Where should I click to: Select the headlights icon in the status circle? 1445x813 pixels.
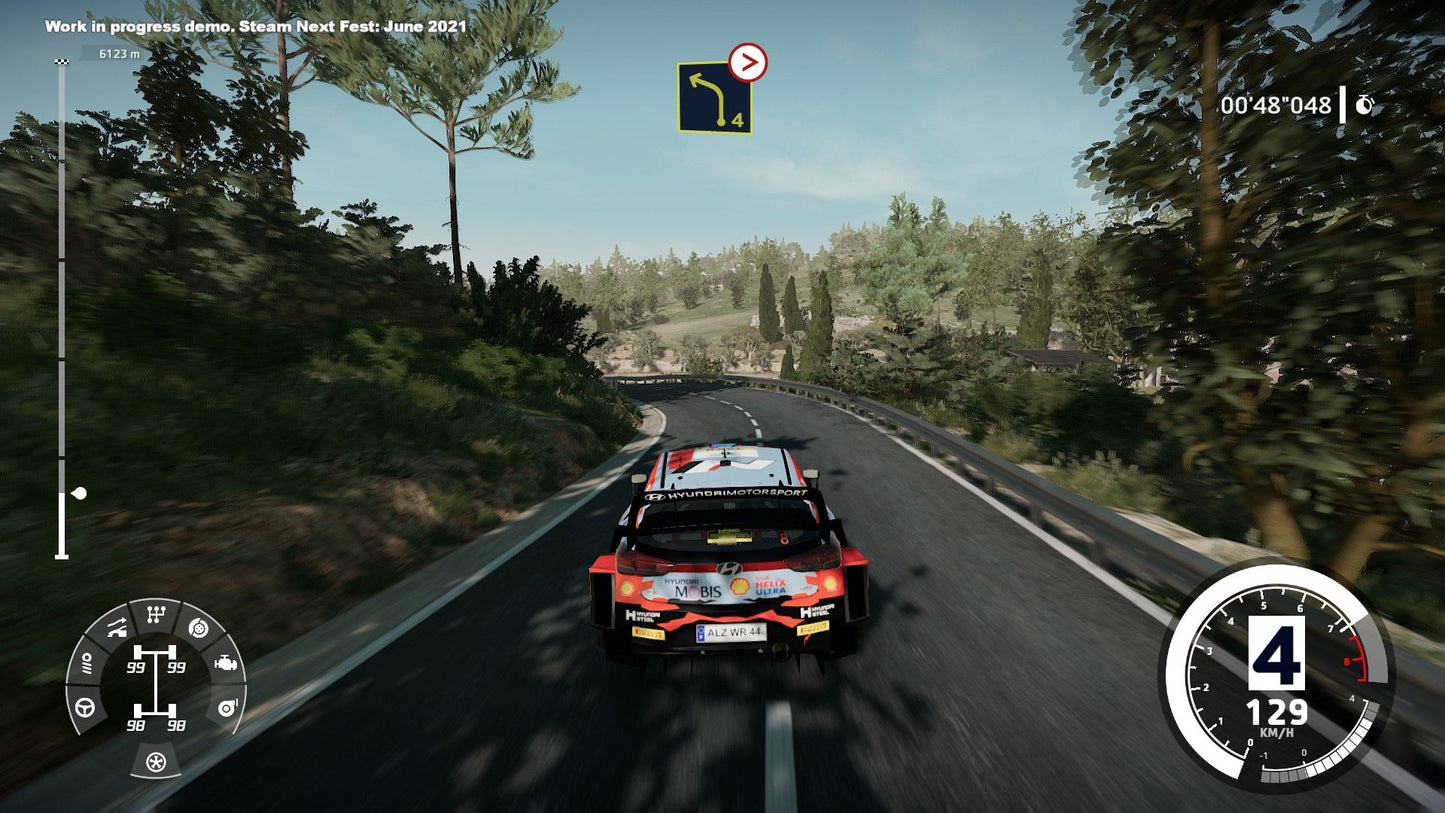[x=86, y=662]
